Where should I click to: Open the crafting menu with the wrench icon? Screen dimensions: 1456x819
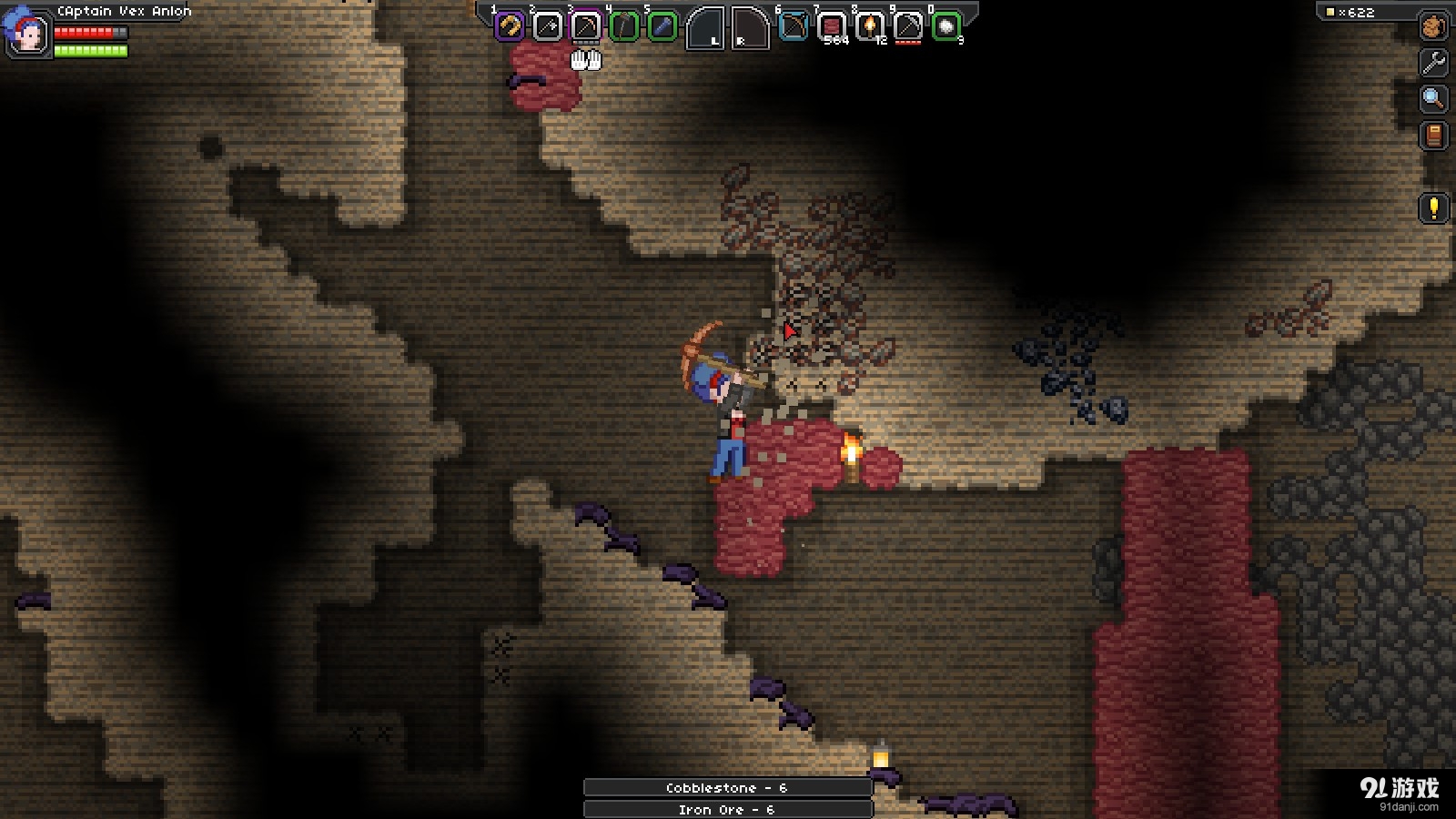(1434, 63)
